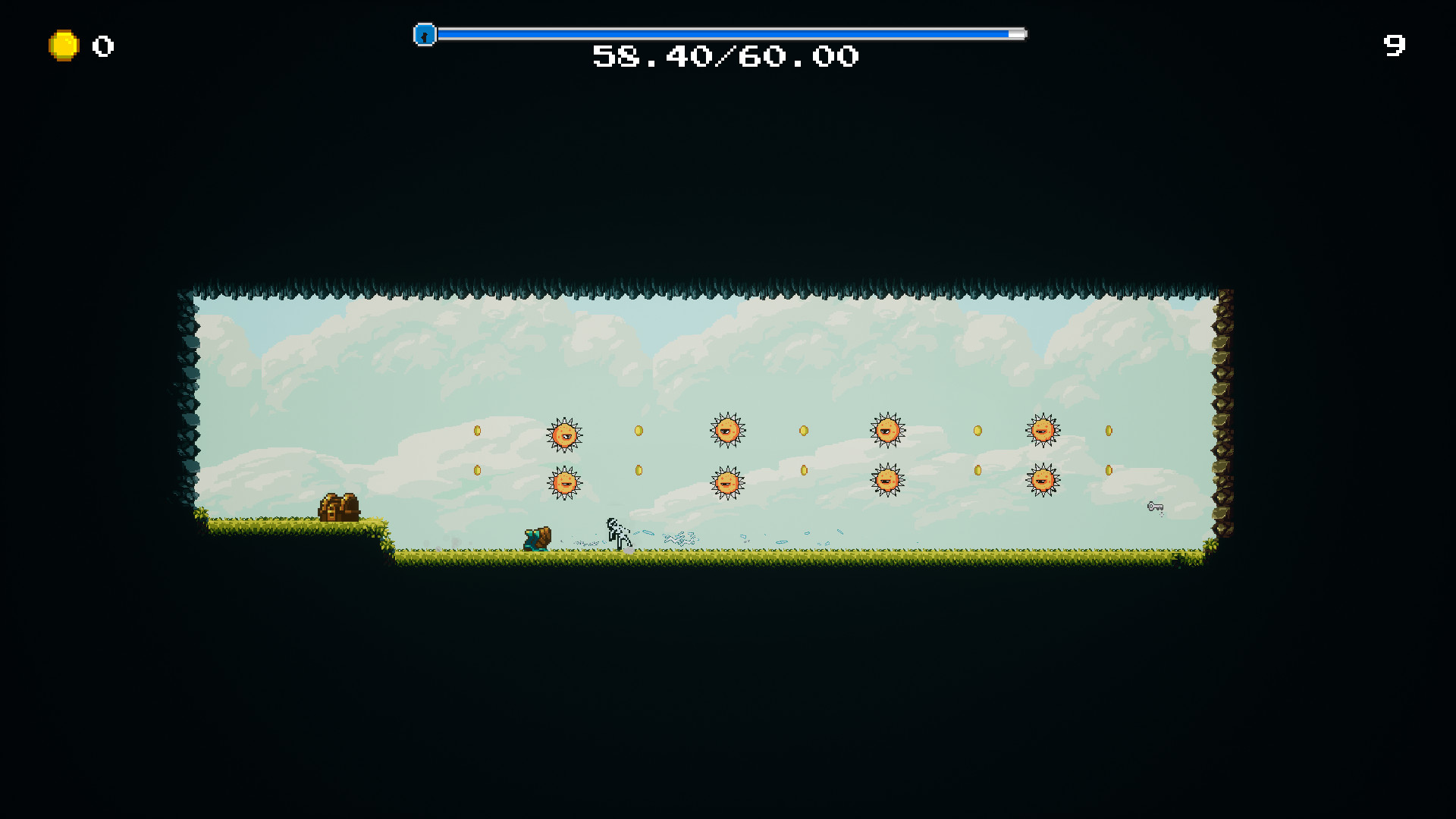Click the timer text reading 58.40/60.00

pos(725,56)
